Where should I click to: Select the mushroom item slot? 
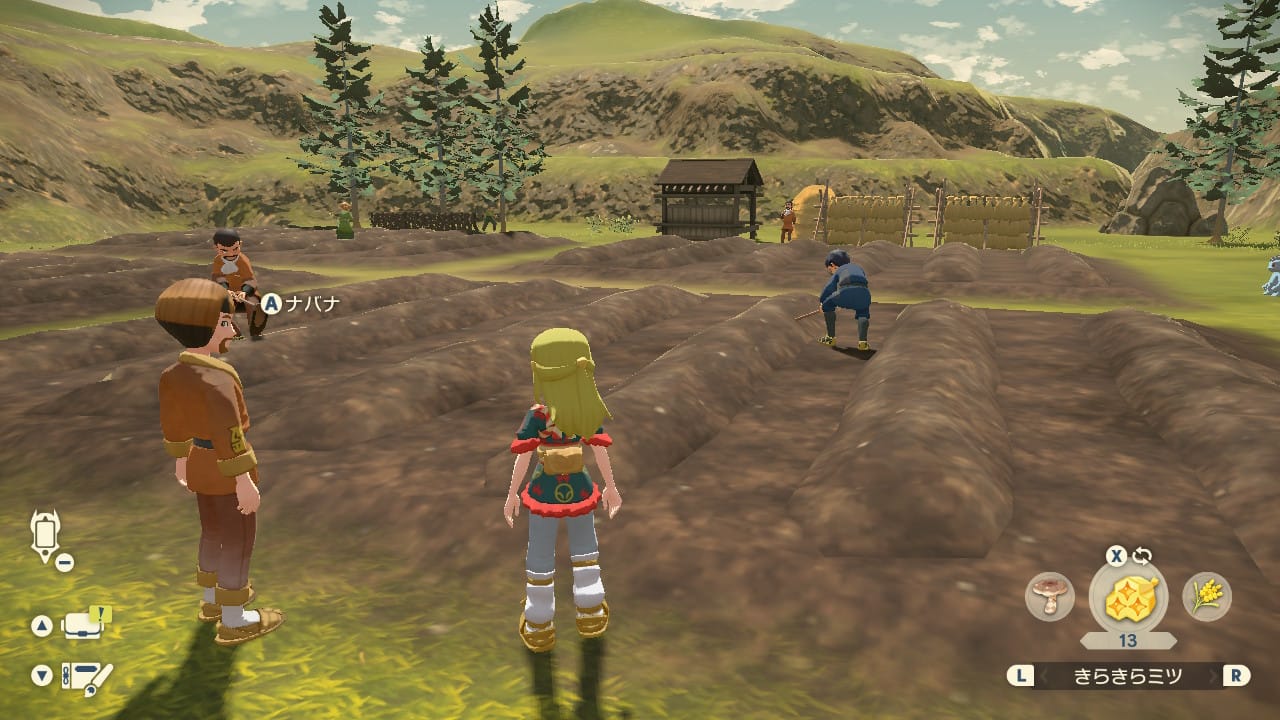click(1050, 597)
